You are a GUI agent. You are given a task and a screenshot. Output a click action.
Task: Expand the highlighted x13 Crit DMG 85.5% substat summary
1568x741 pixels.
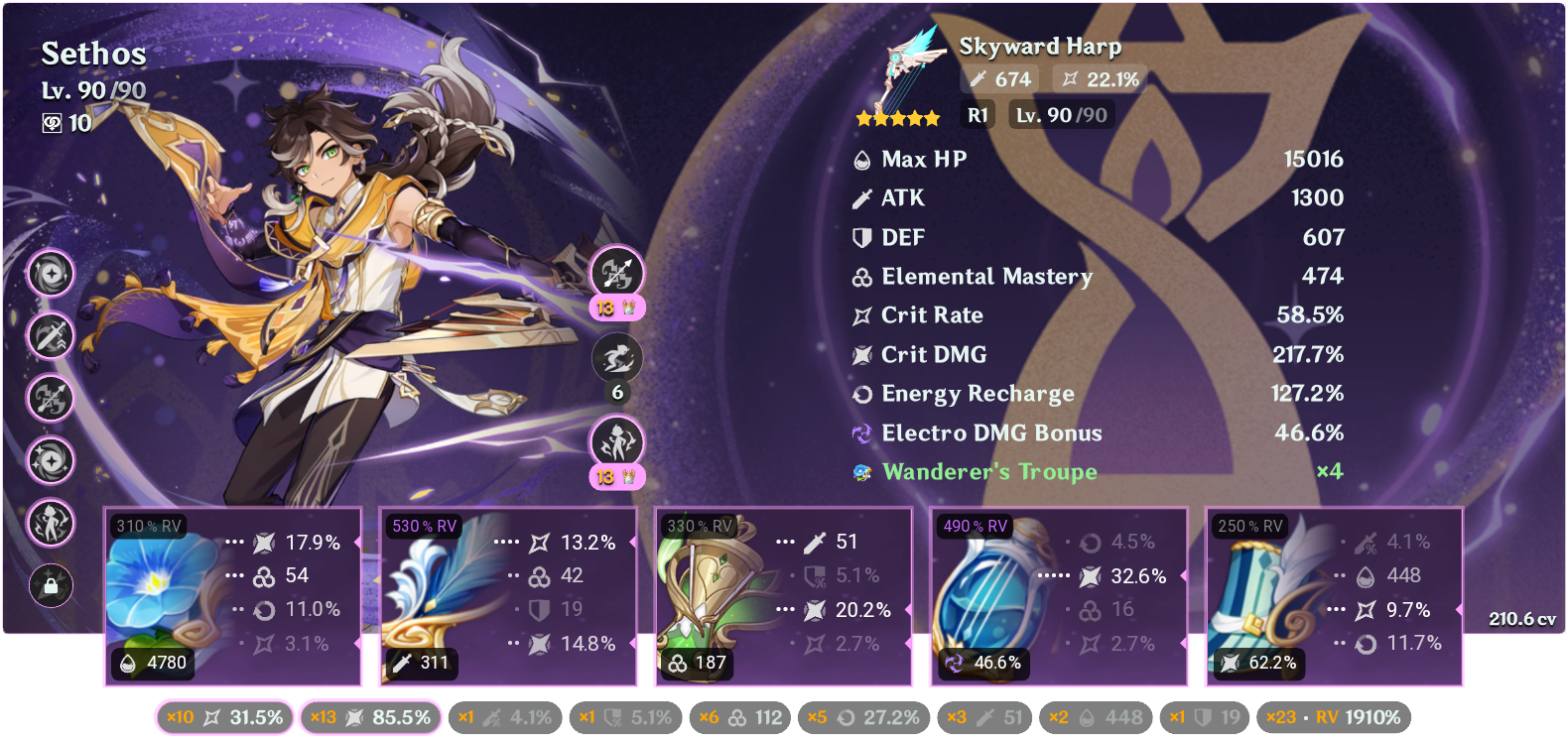tap(371, 716)
